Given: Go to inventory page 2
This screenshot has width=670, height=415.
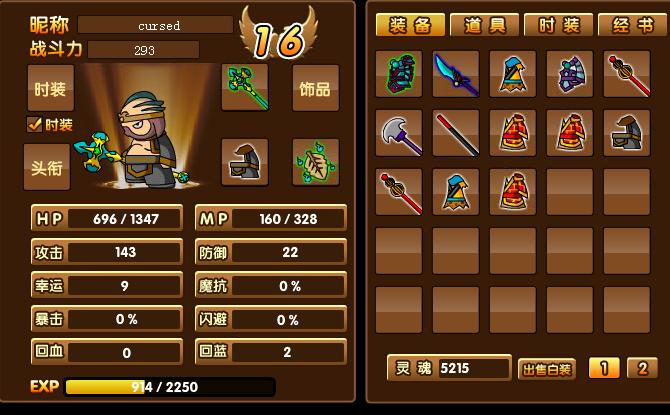Looking at the screenshot, I should (643, 368).
